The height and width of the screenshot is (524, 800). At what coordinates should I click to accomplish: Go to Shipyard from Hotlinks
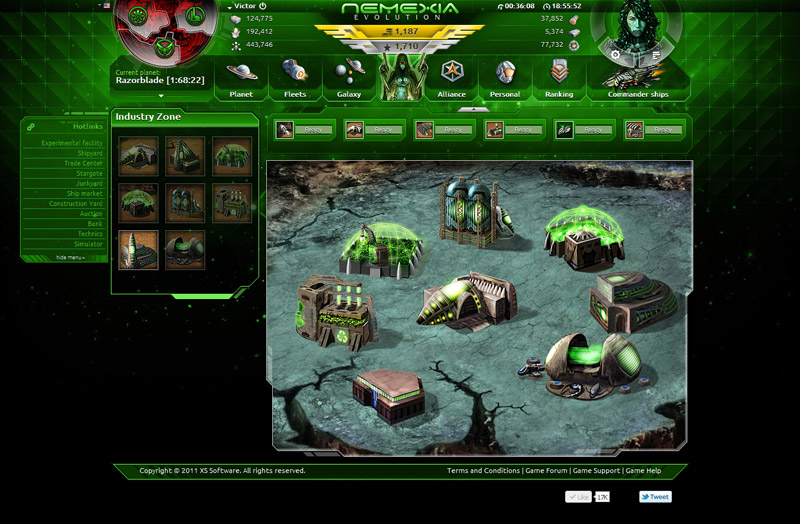click(x=89, y=153)
